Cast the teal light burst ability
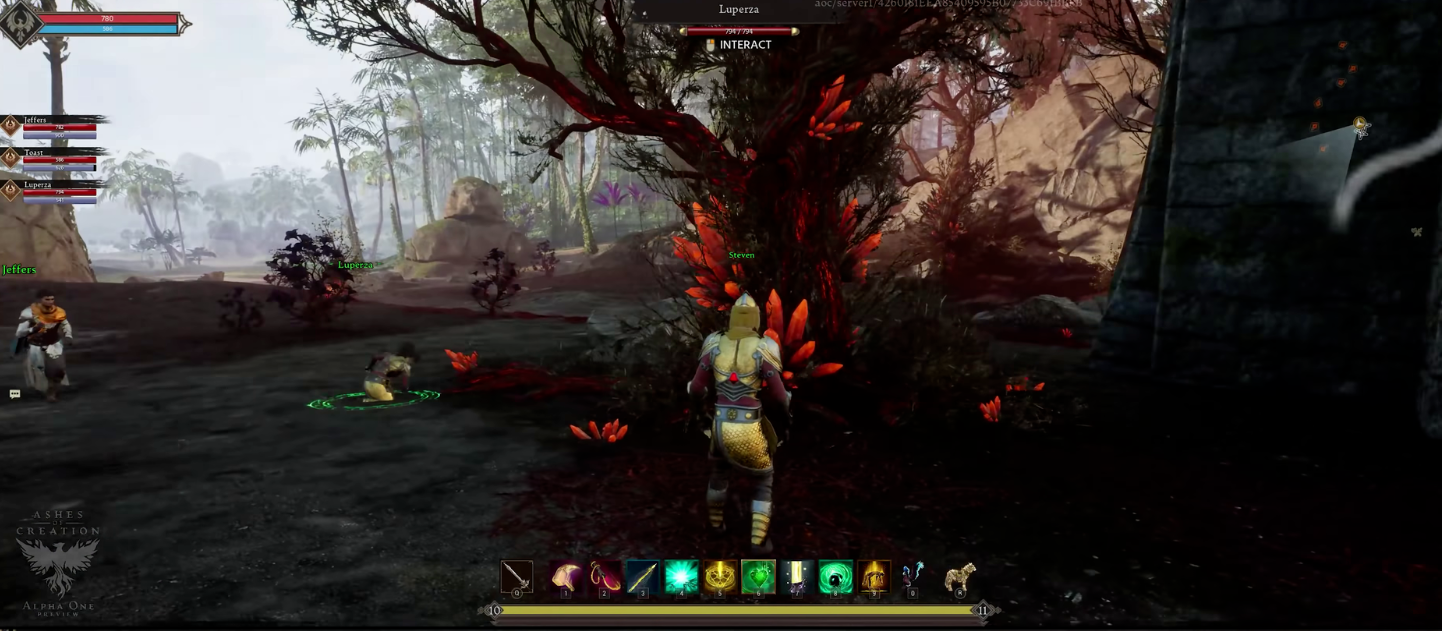This screenshot has height=631, width=1442. 681,577
